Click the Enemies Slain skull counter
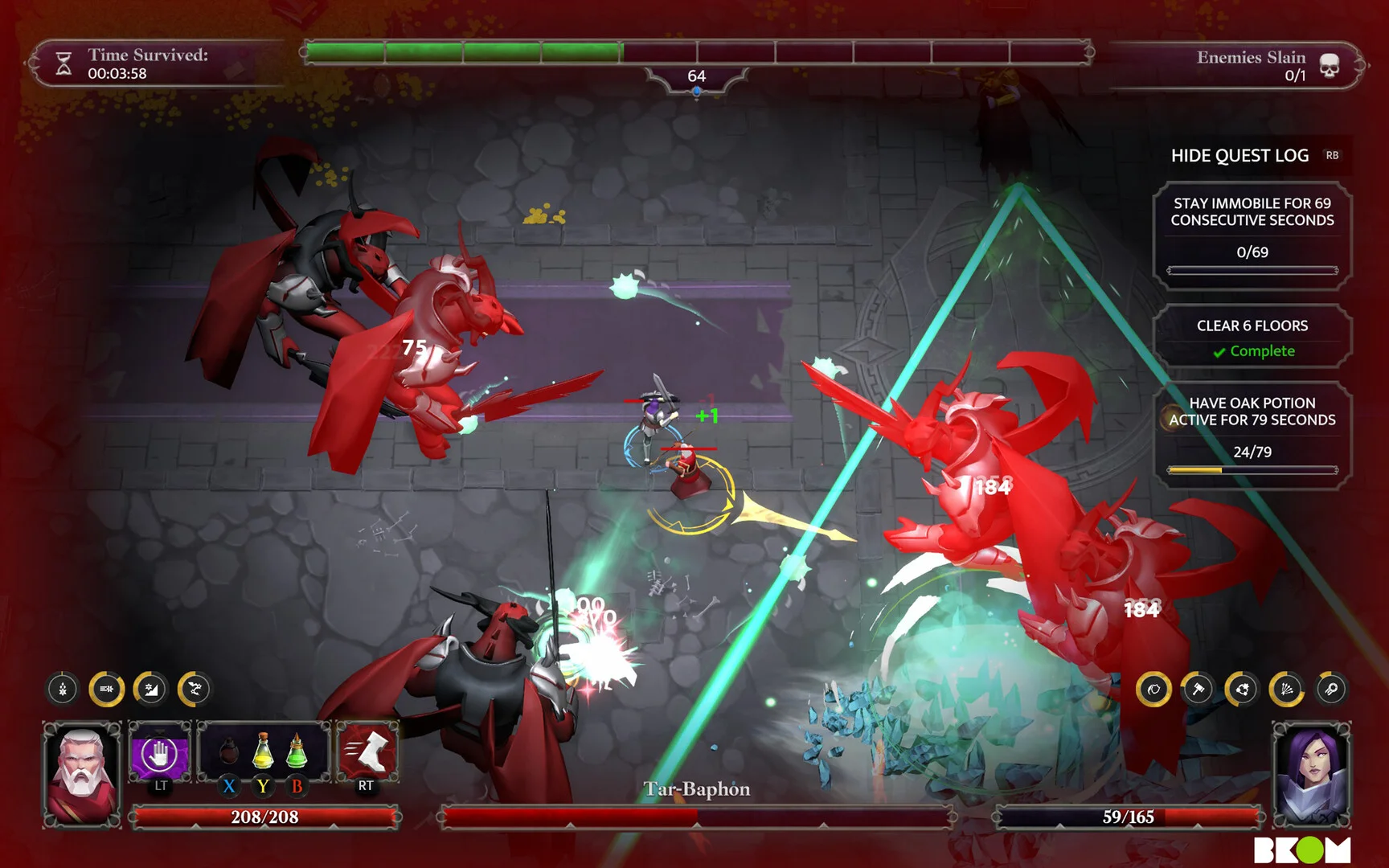Viewport: 1389px width, 868px height. click(x=1330, y=65)
